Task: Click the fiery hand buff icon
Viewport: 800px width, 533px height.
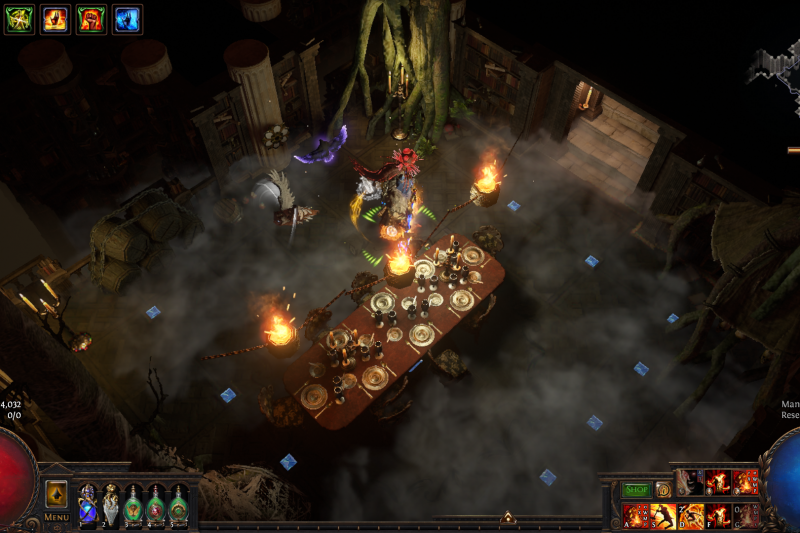Action: 55,19
